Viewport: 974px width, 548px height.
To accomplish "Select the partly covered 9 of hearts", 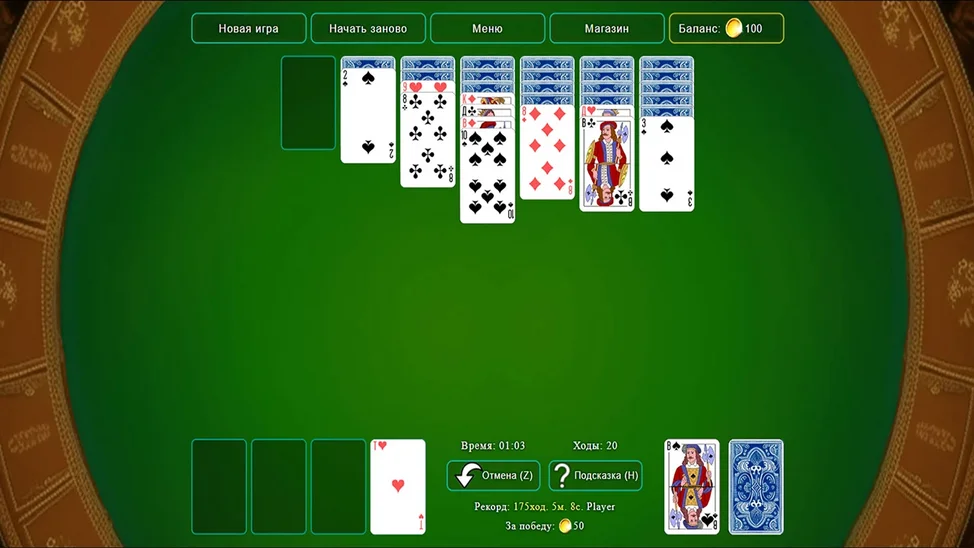I will pyautogui.click(x=428, y=87).
